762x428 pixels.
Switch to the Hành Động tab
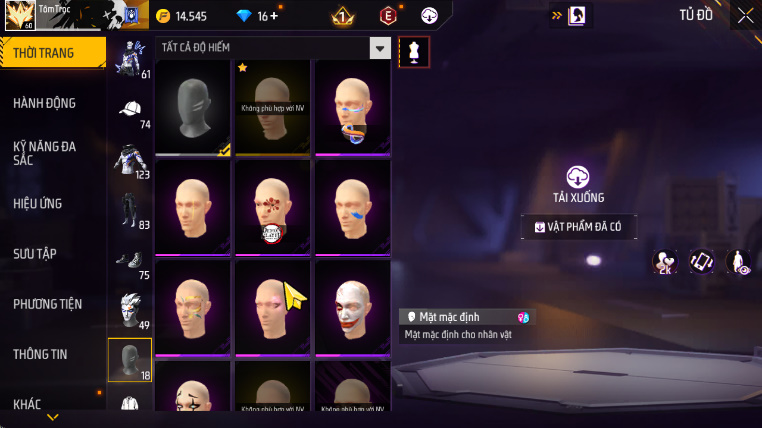point(45,103)
